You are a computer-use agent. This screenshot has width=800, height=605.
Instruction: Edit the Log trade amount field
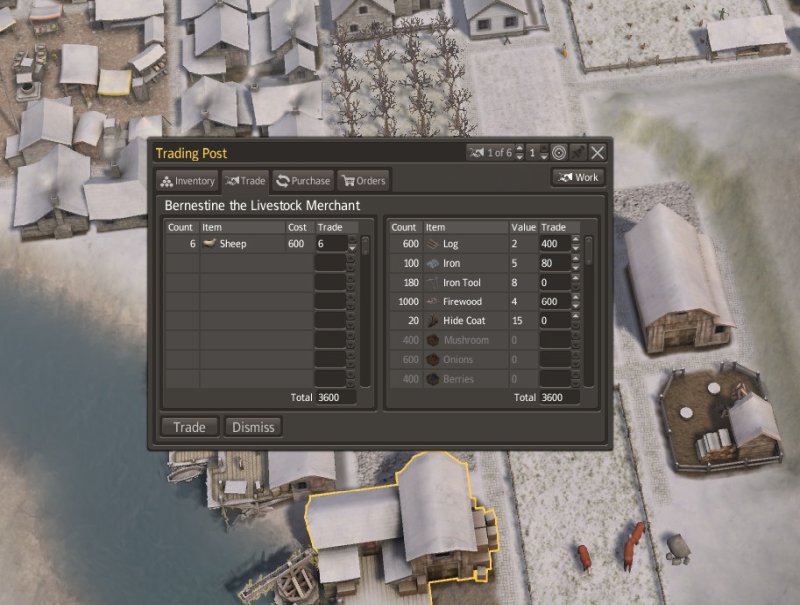[x=553, y=244]
